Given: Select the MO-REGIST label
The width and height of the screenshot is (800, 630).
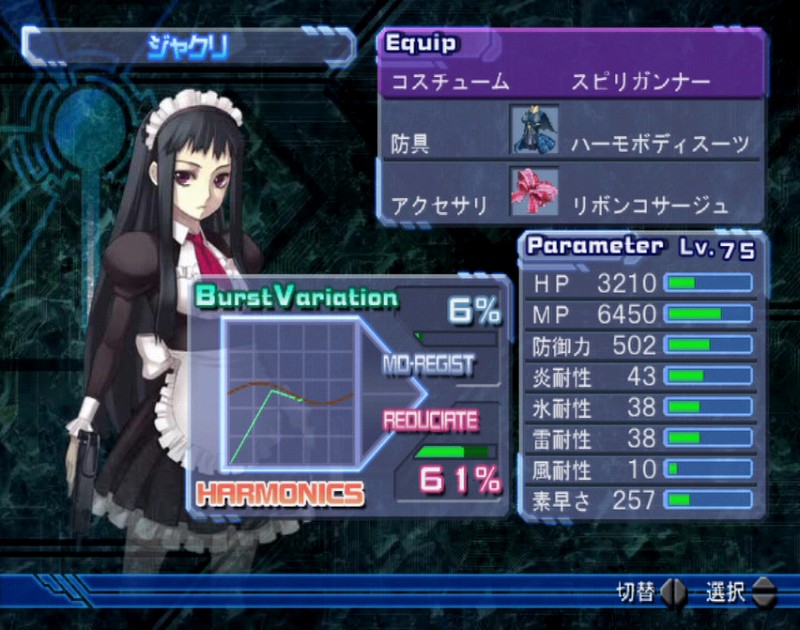Looking at the screenshot, I should point(428,365).
